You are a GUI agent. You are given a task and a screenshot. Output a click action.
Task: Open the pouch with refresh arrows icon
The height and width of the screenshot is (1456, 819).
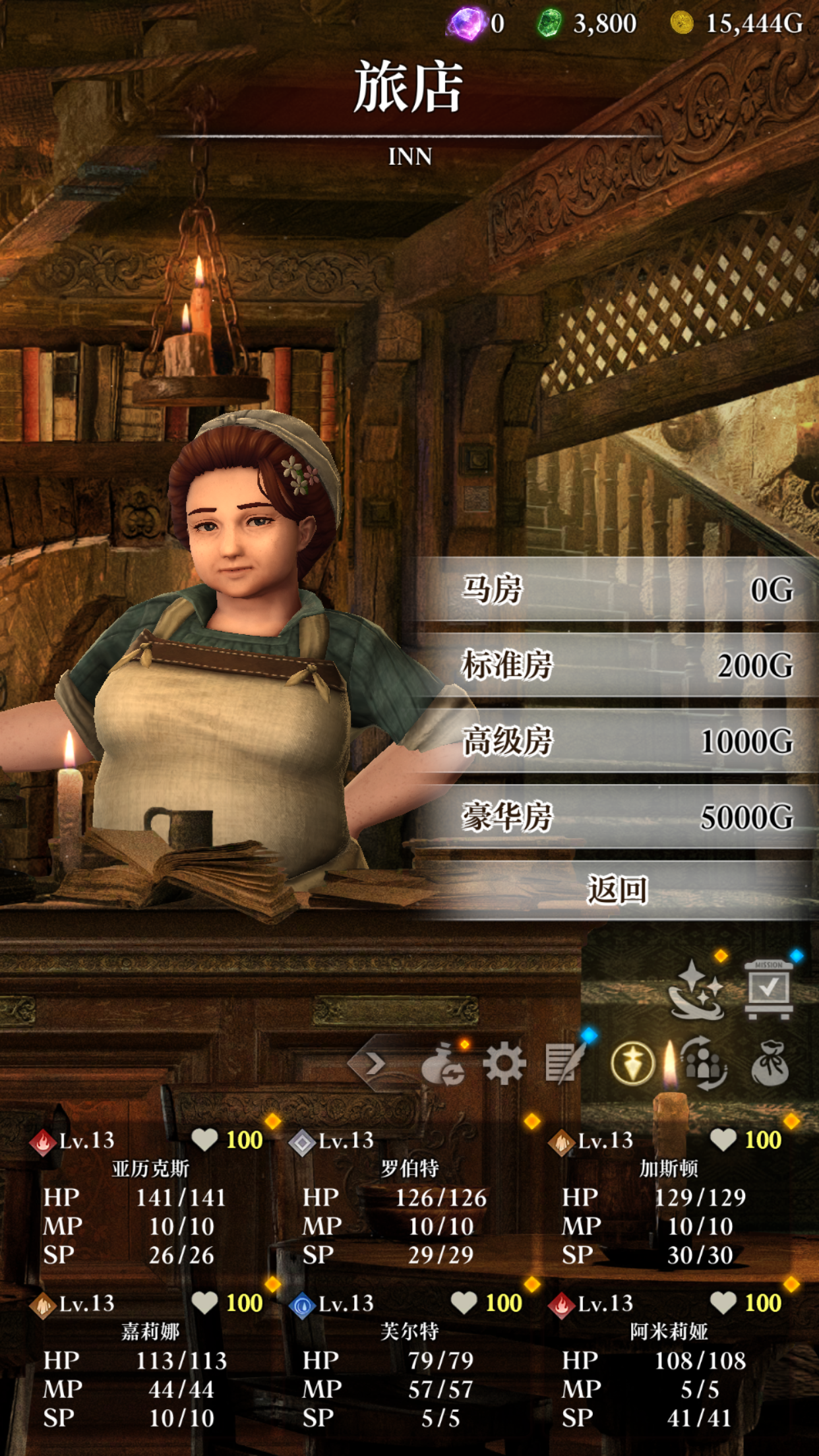pos(443,1064)
